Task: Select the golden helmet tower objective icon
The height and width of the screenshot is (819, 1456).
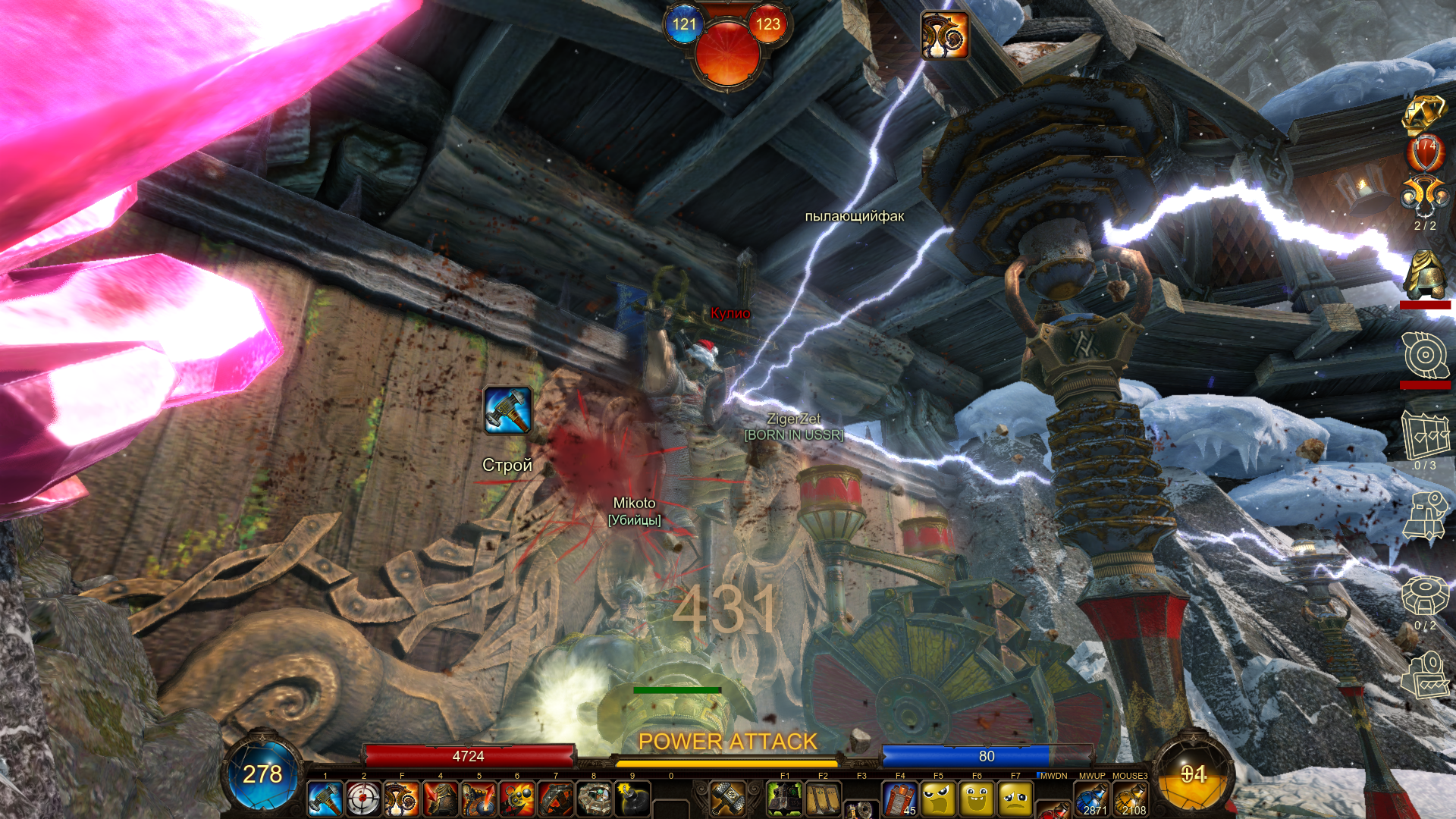Action: 1425,275
